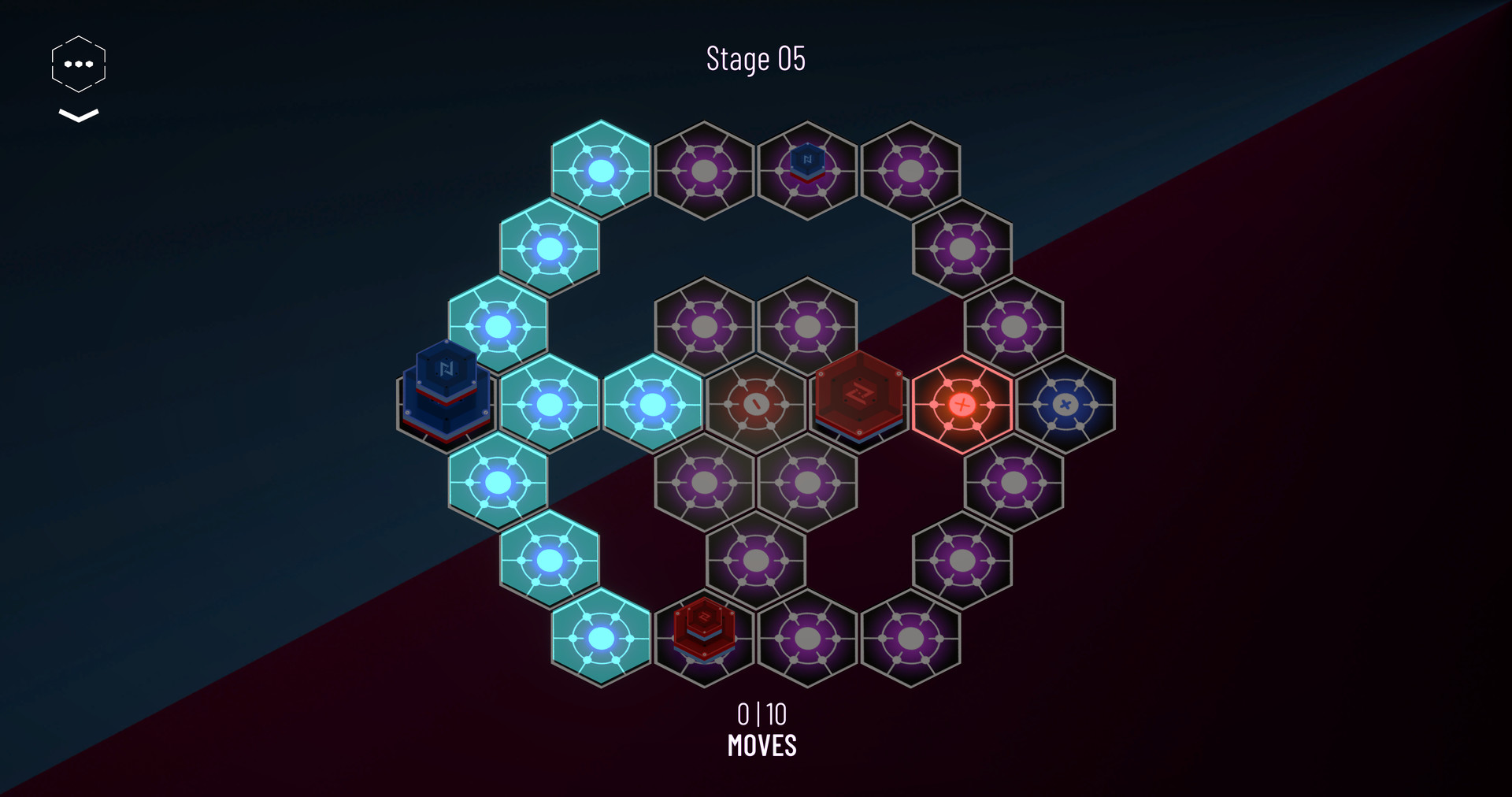The image size is (1512, 797).
Task: Click the 0|10 move counter
Action: click(x=762, y=714)
